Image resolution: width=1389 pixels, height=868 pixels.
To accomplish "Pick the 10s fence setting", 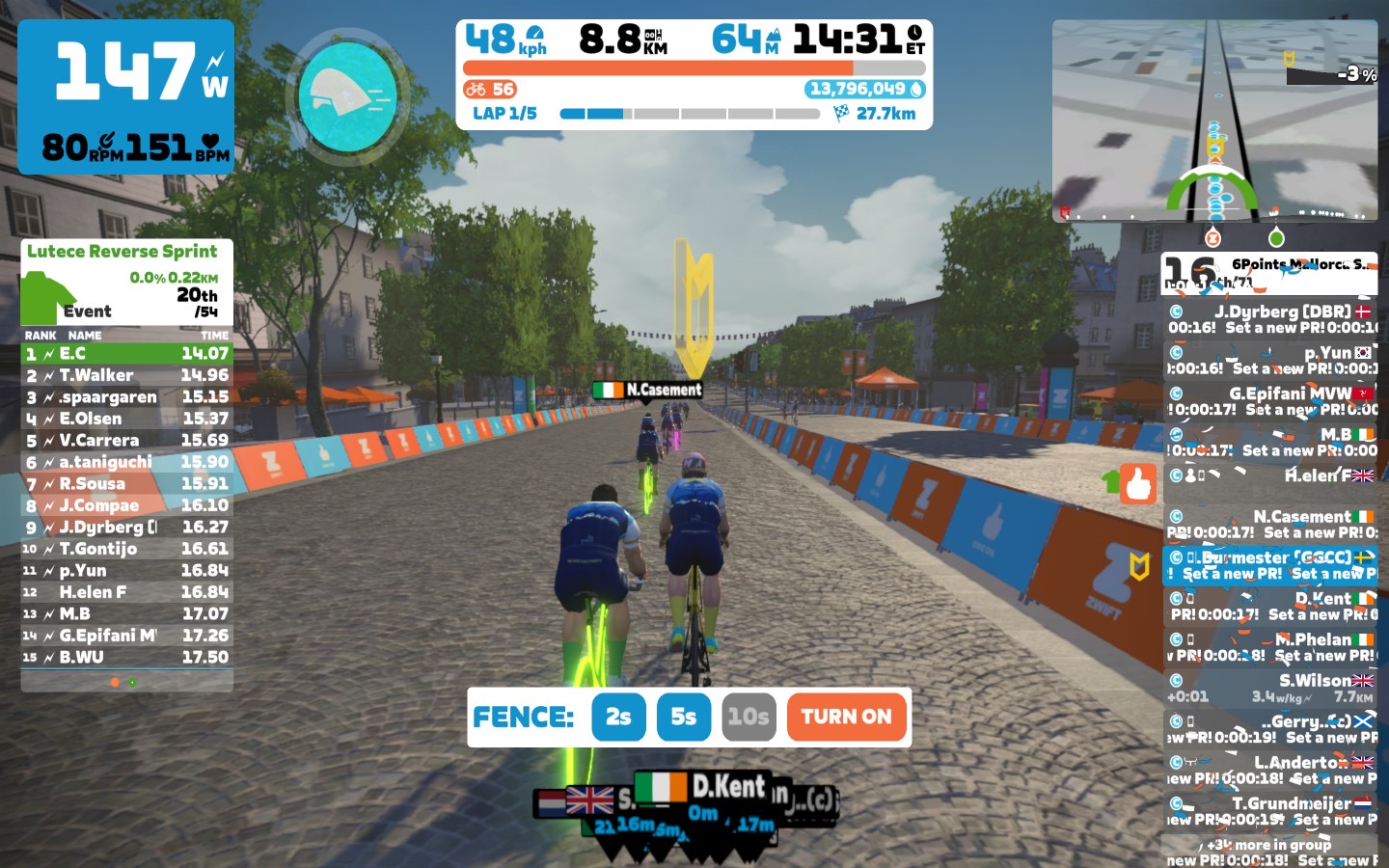I will pyautogui.click(x=749, y=717).
